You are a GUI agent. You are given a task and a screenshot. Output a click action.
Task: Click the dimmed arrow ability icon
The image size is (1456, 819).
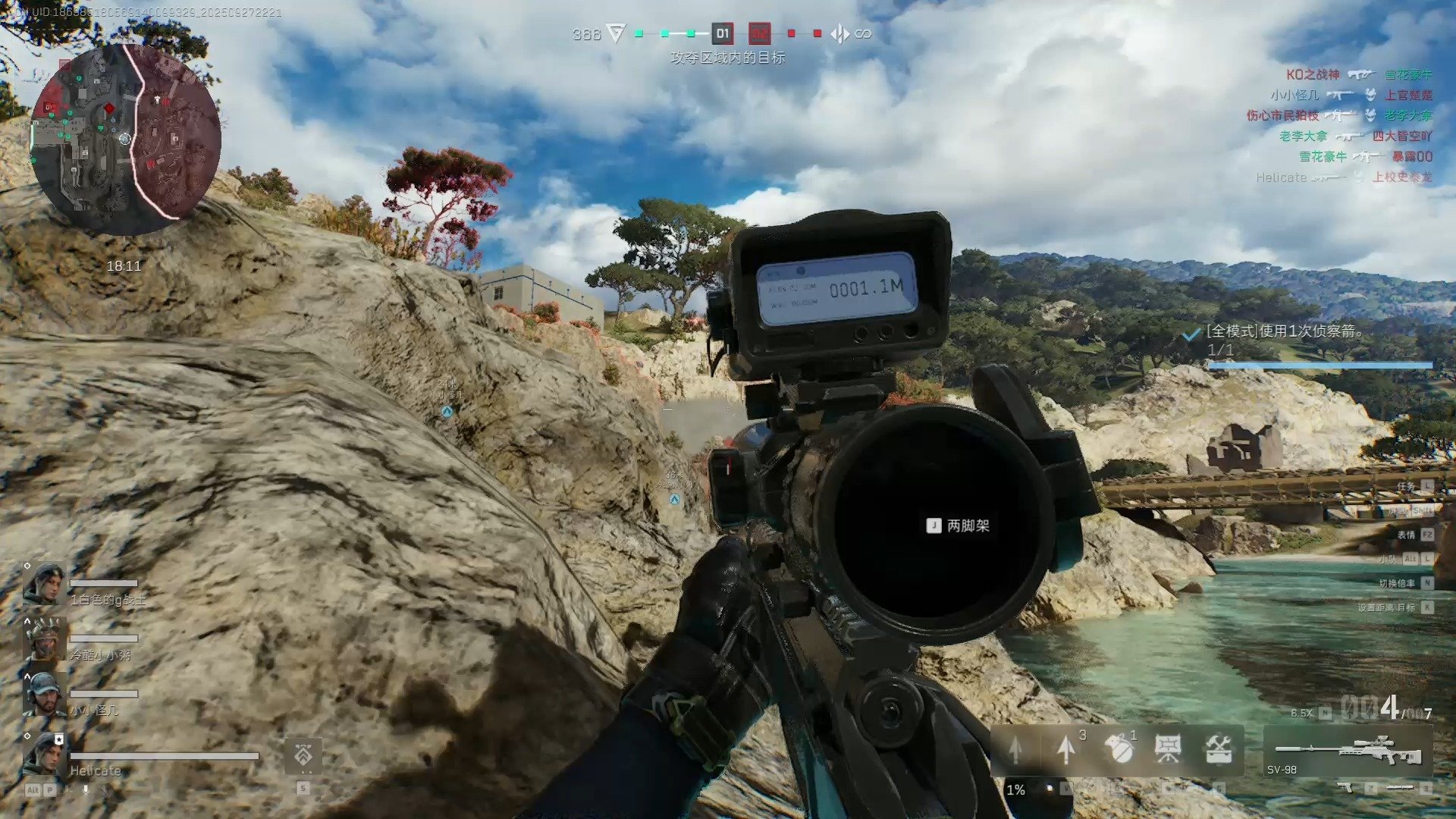click(1016, 749)
